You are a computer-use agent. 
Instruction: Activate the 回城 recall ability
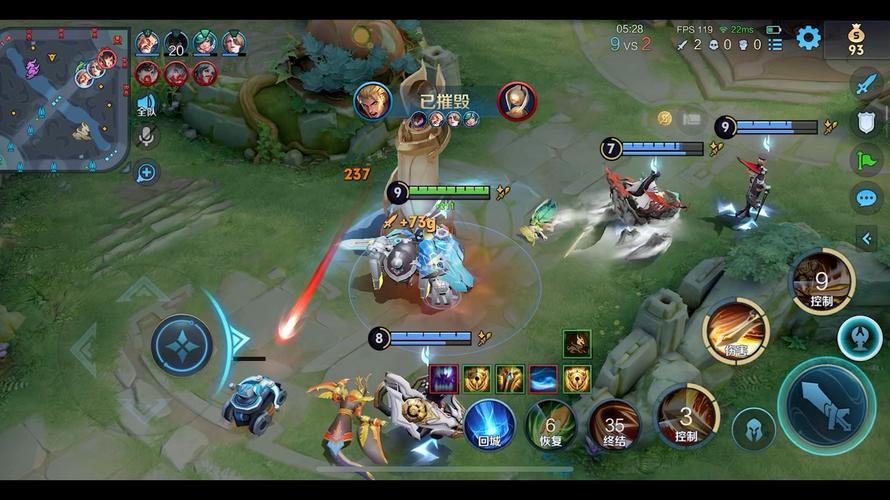pyautogui.click(x=490, y=424)
